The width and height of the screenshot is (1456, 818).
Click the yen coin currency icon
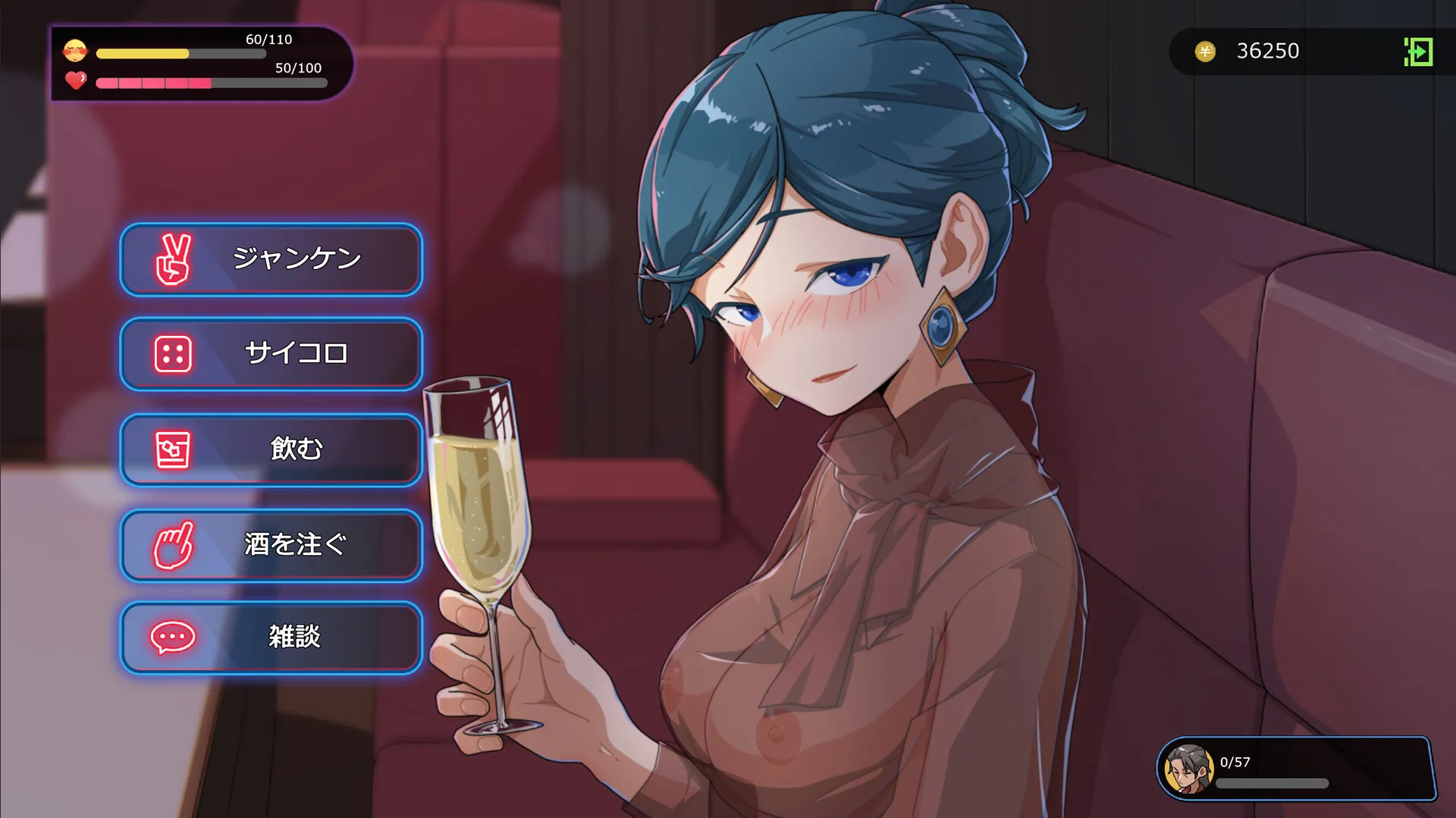tap(1205, 52)
